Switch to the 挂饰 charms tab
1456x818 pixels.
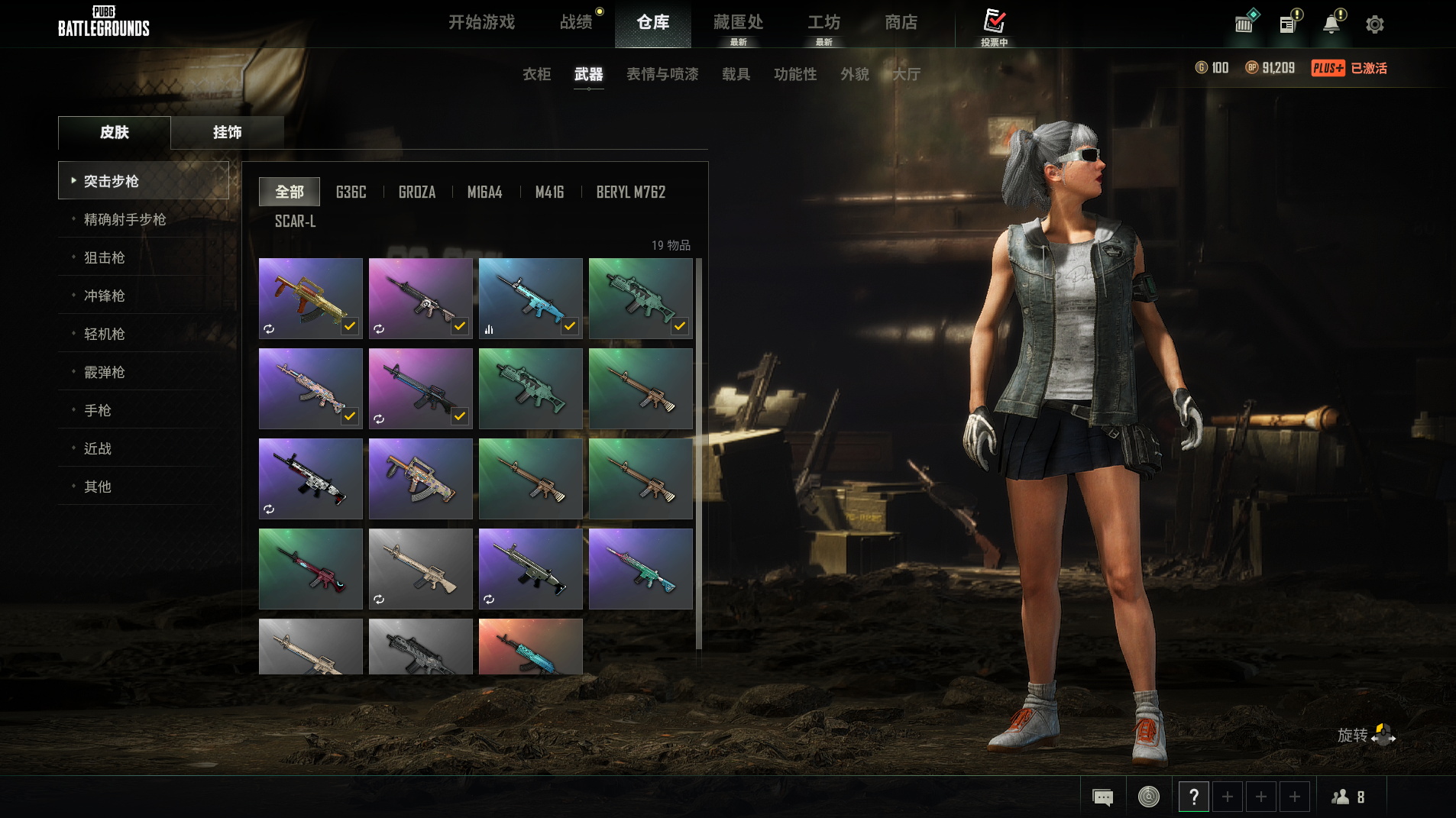tap(227, 132)
